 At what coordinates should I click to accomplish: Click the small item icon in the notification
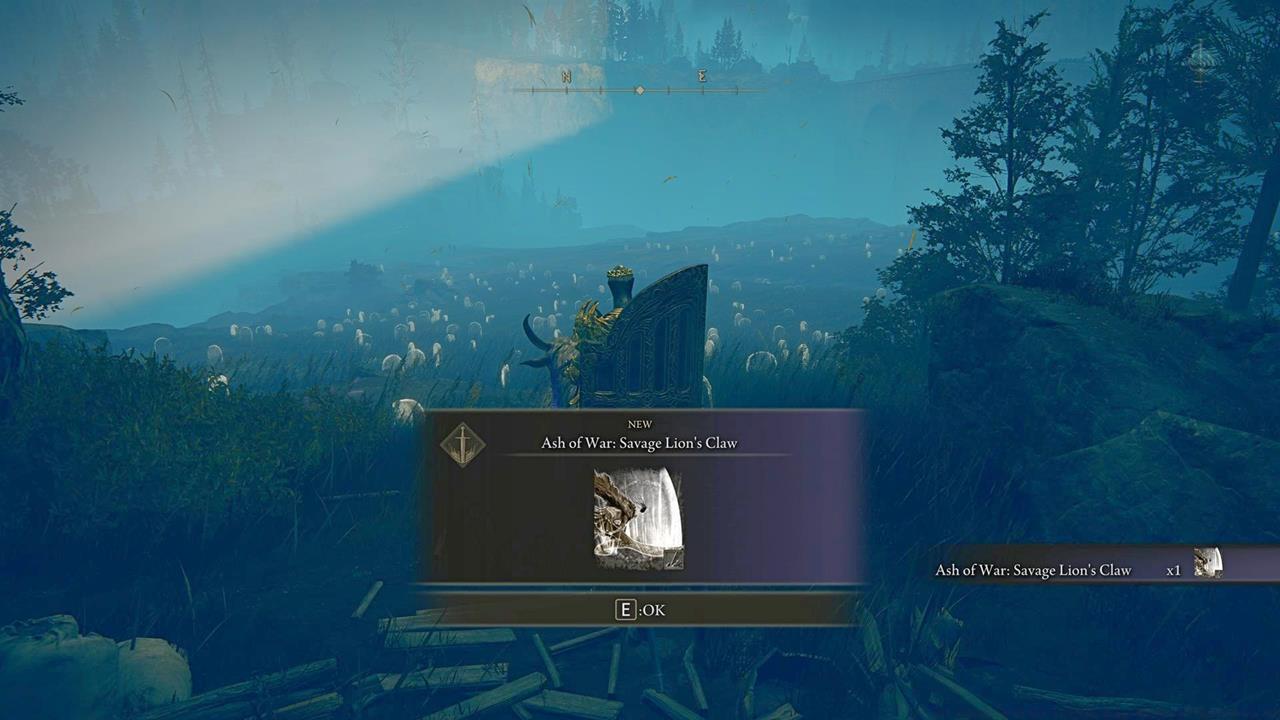(x=1209, y=565)
